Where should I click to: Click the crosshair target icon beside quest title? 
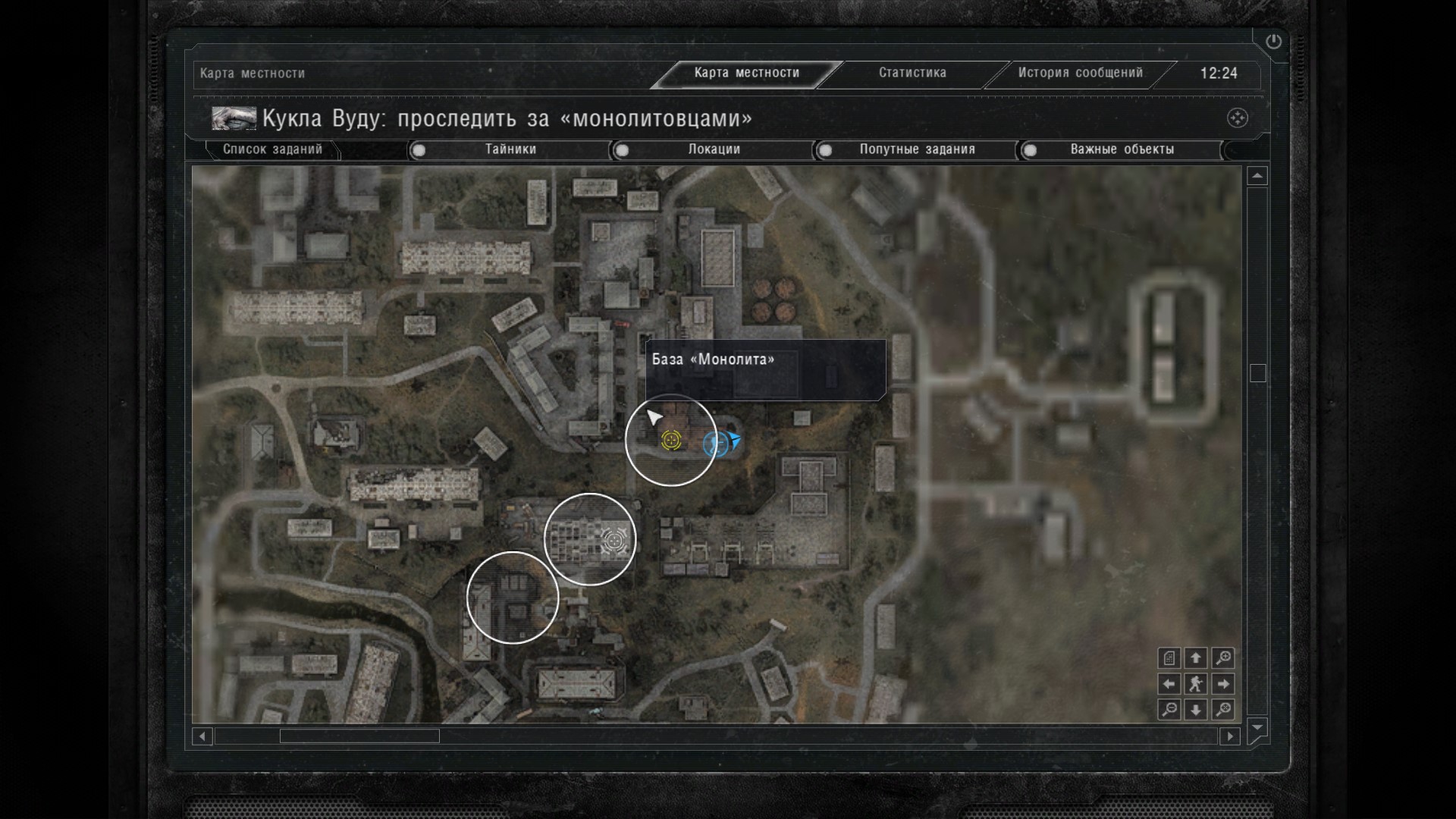click(1237, 118)
